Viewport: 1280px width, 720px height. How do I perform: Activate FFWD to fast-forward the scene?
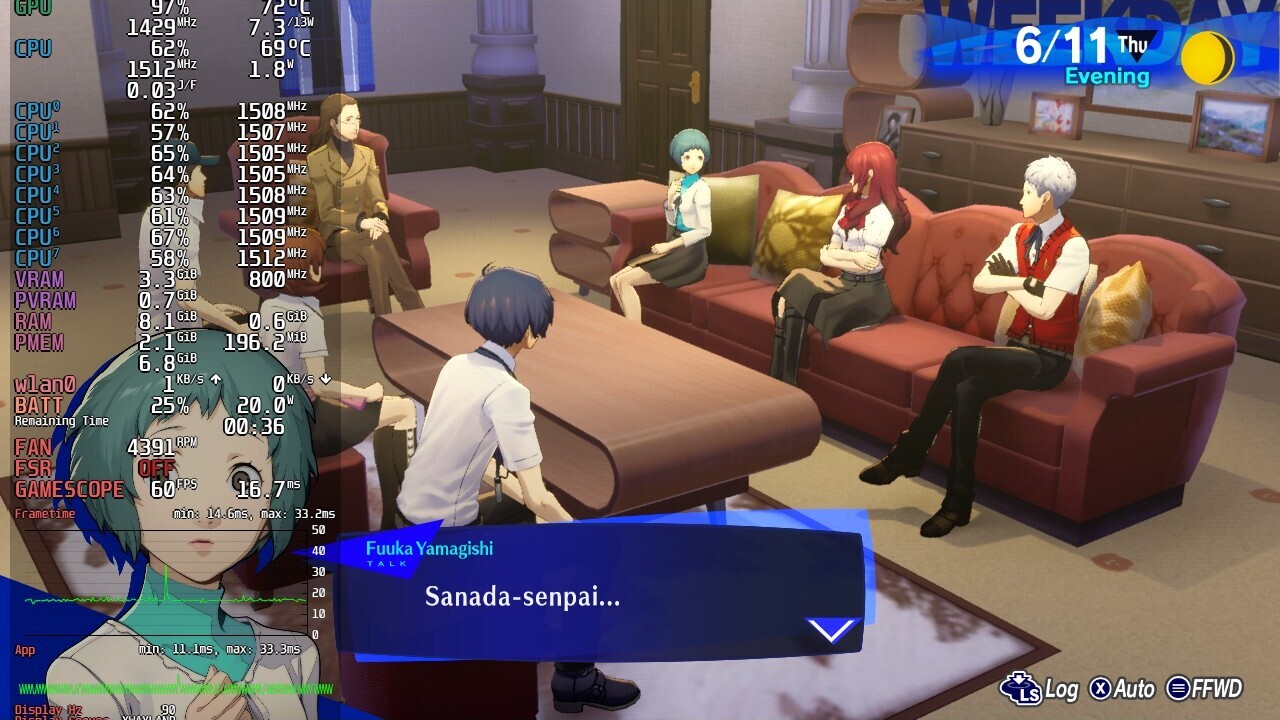pos(1205,689)
